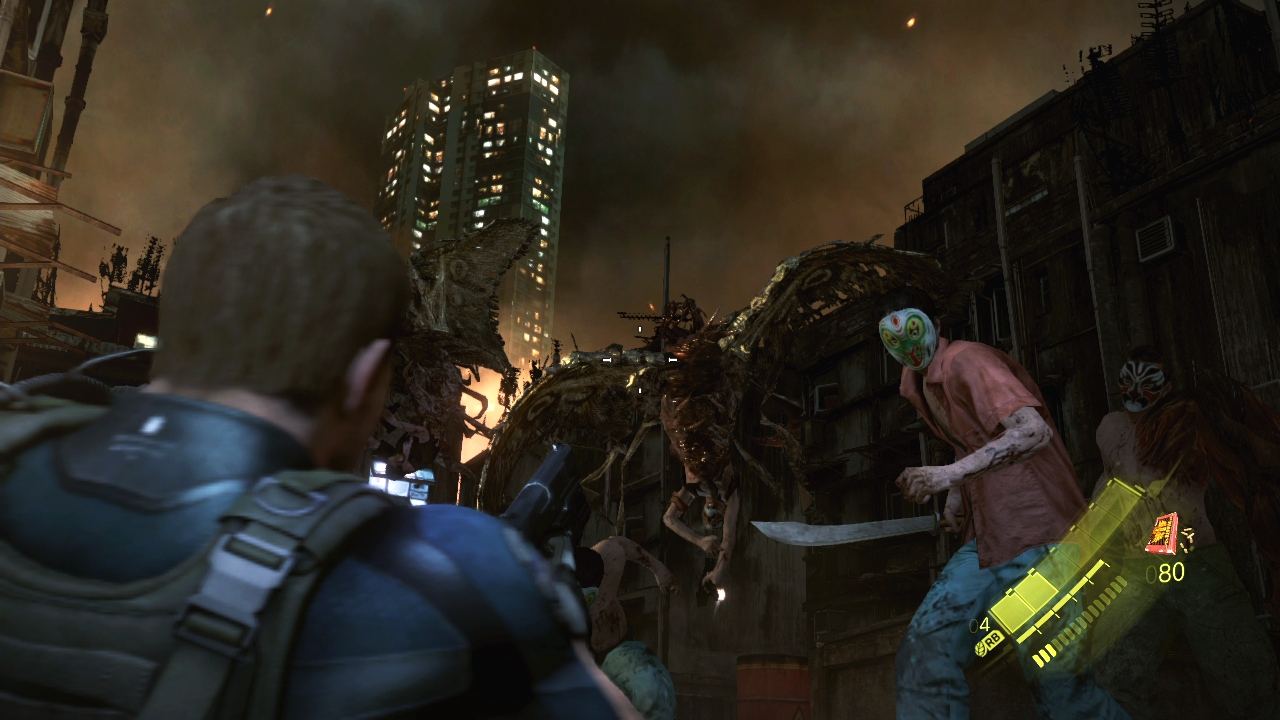Click the magazine ammo counter showing 04
This screenshot has width=1280, height=720.
pos(981,625)
